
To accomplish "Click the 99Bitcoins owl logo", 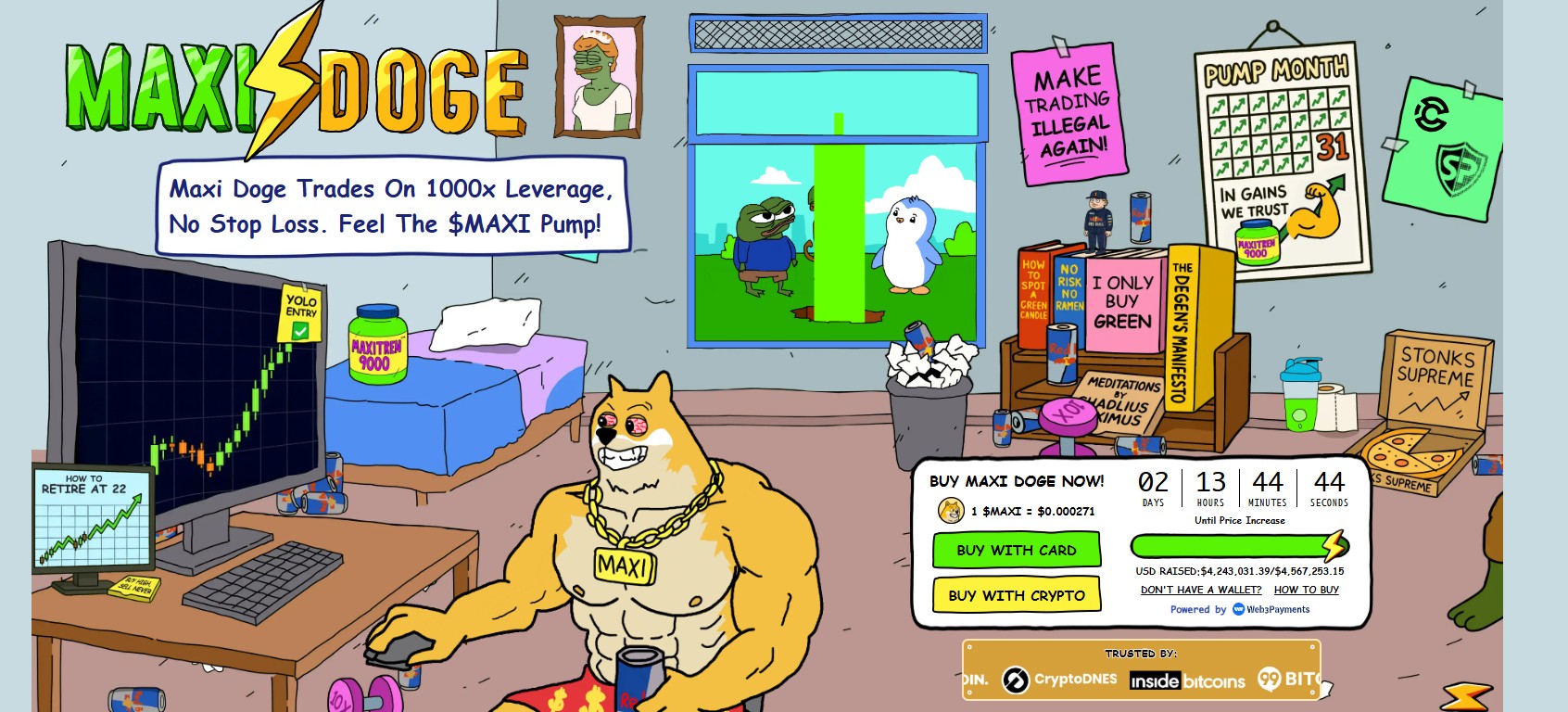I will [1271, 679].
